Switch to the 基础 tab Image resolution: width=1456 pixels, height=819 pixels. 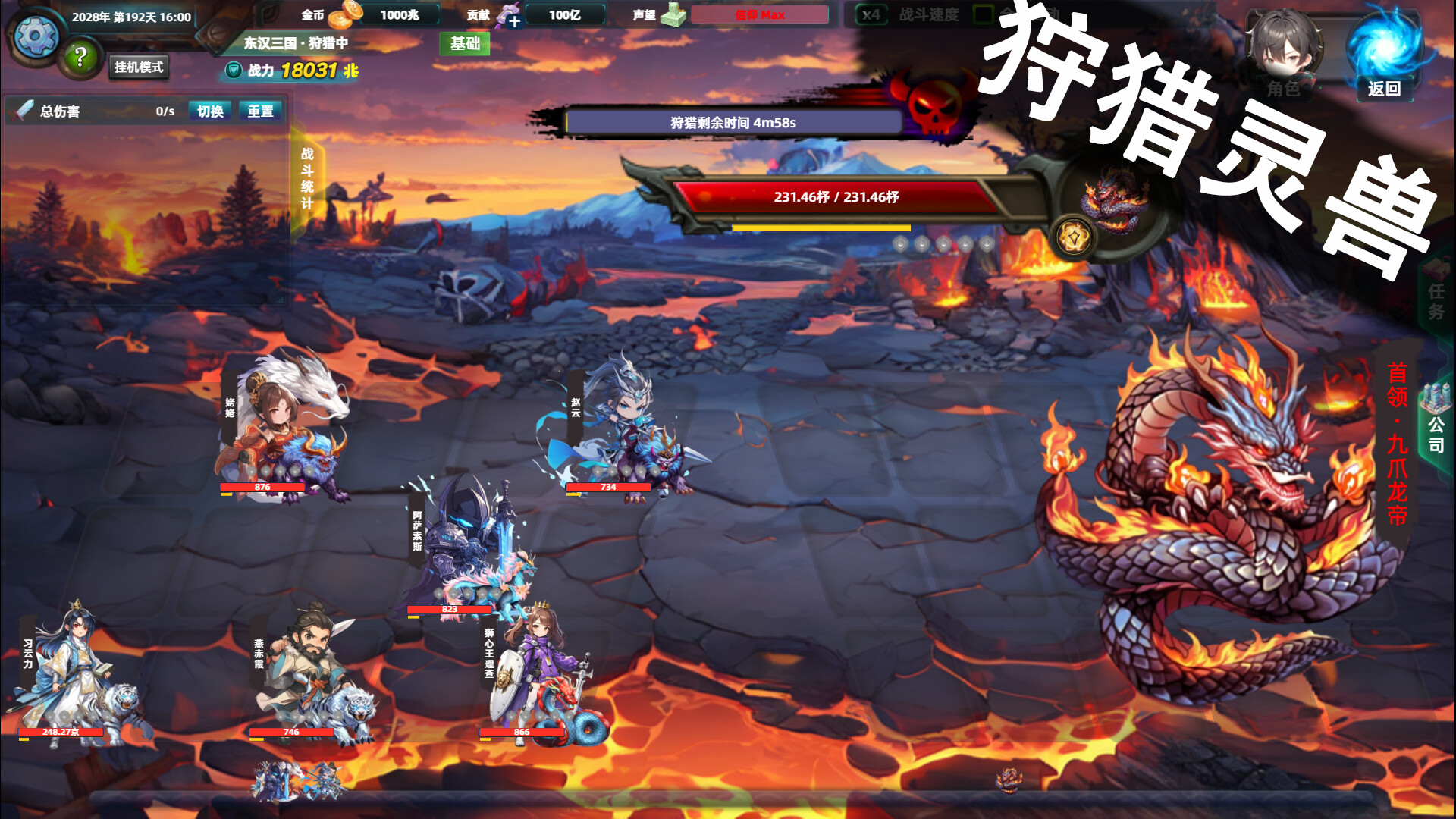tap(465, 45)
